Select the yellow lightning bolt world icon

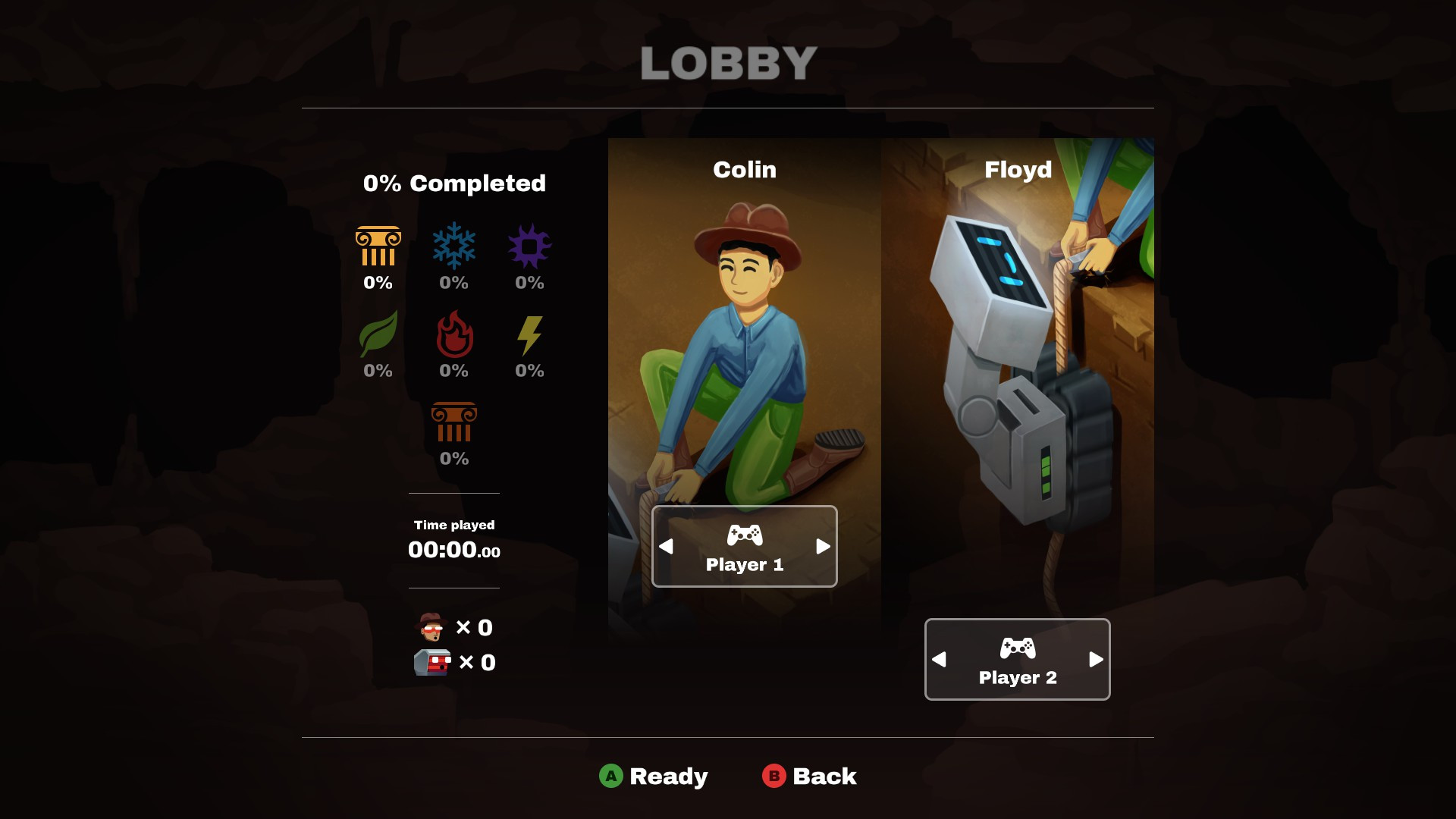(x=529, y=335)
